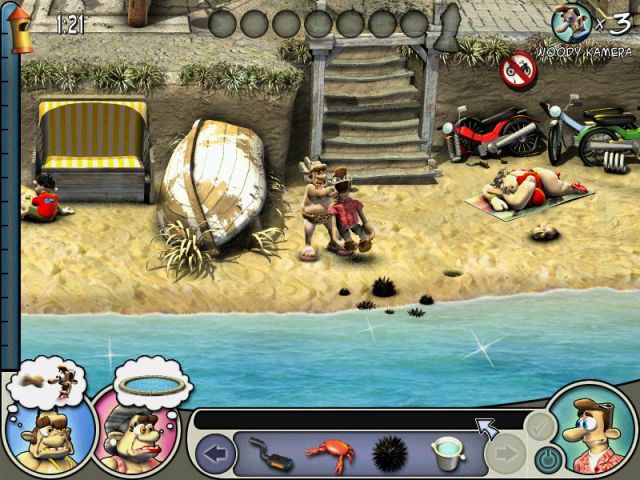Select the red crab in inventory
Viewport: 640px width, 480px height.
tap(329, 455)
